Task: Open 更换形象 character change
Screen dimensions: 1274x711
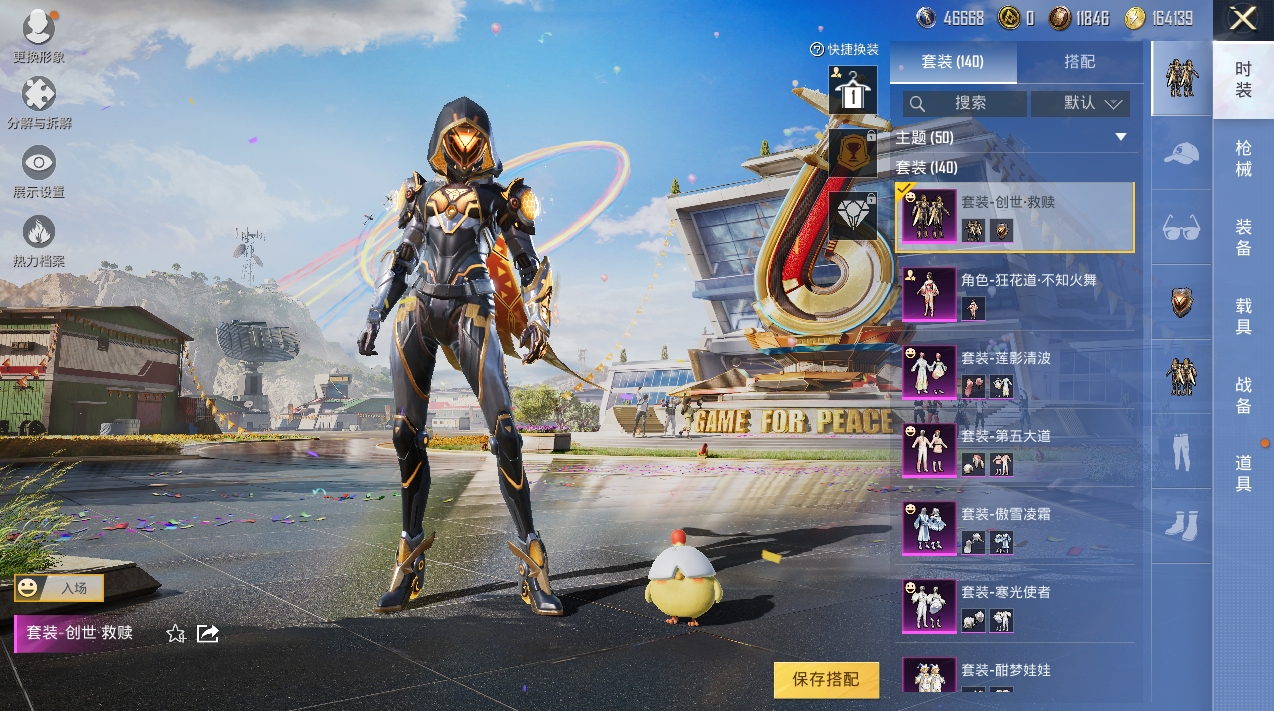Action: point(39,35)
